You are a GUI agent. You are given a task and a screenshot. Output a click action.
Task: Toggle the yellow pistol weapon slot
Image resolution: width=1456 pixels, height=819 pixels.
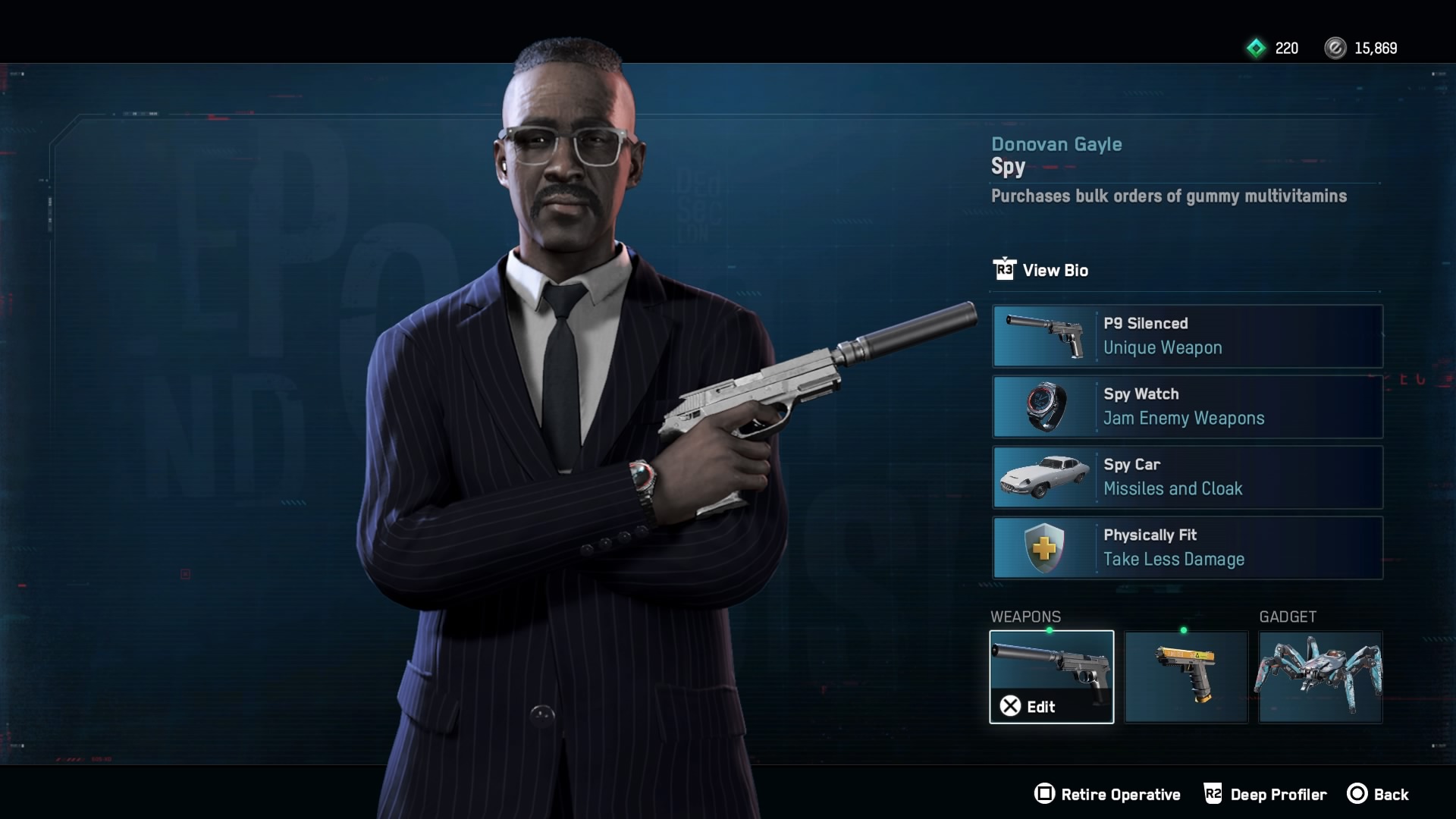click(x=1186, y=676)
